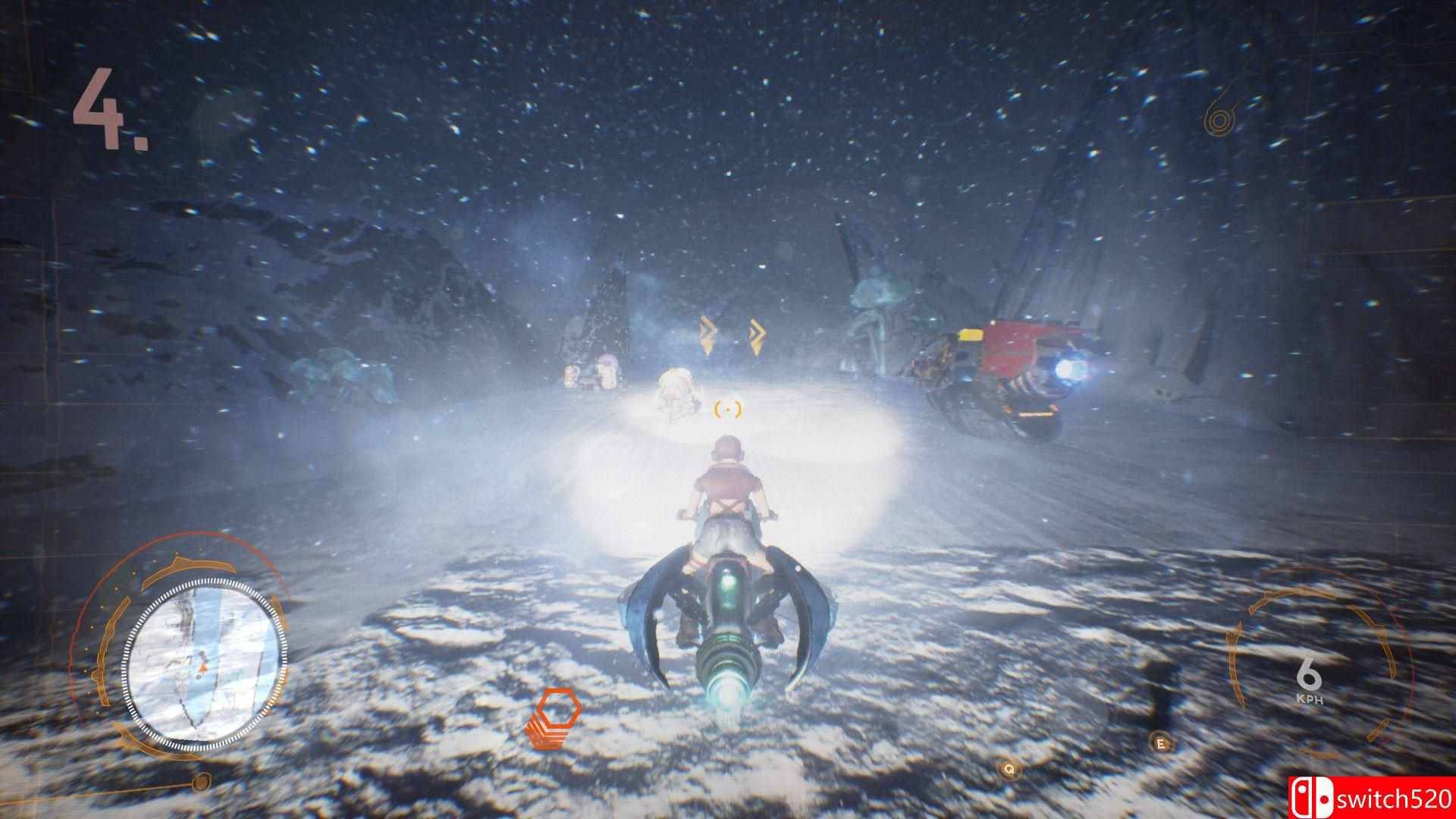Click the targeting reticle at screen center

pyautogui.click(x=727, y=409)
